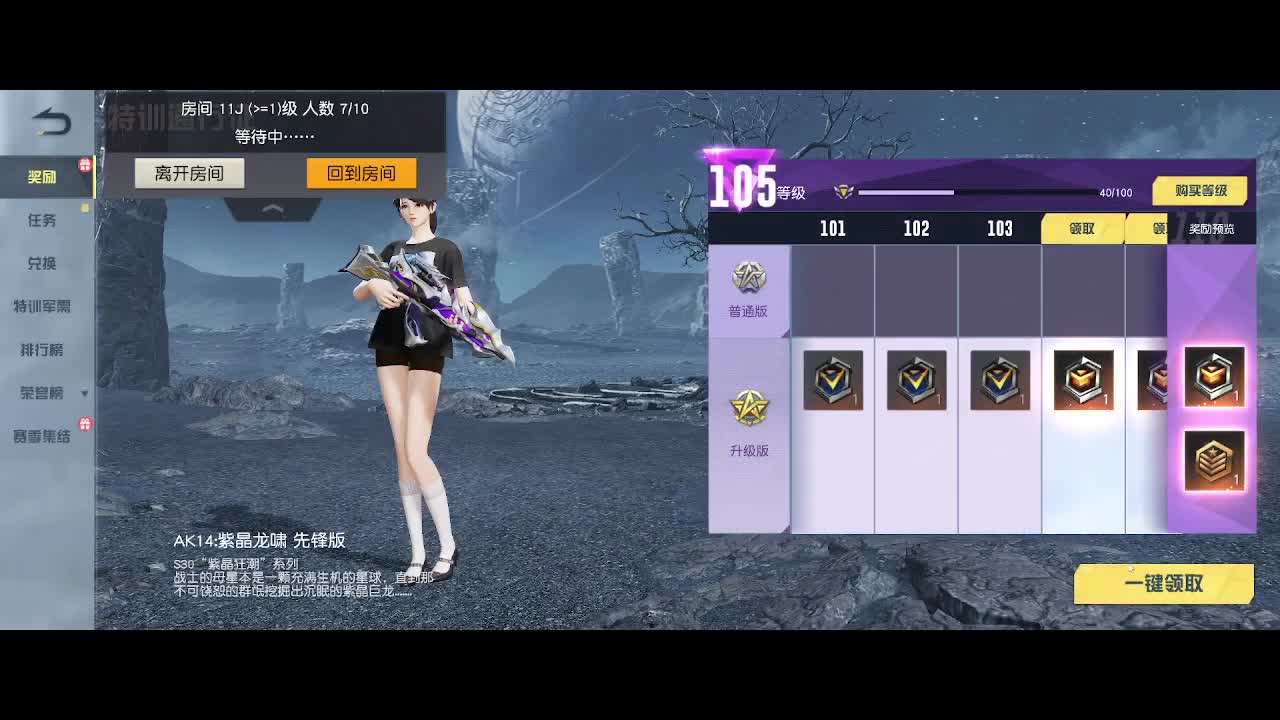
Task: Open the 特训军需 sidebar menu
Action: [45, 307]
